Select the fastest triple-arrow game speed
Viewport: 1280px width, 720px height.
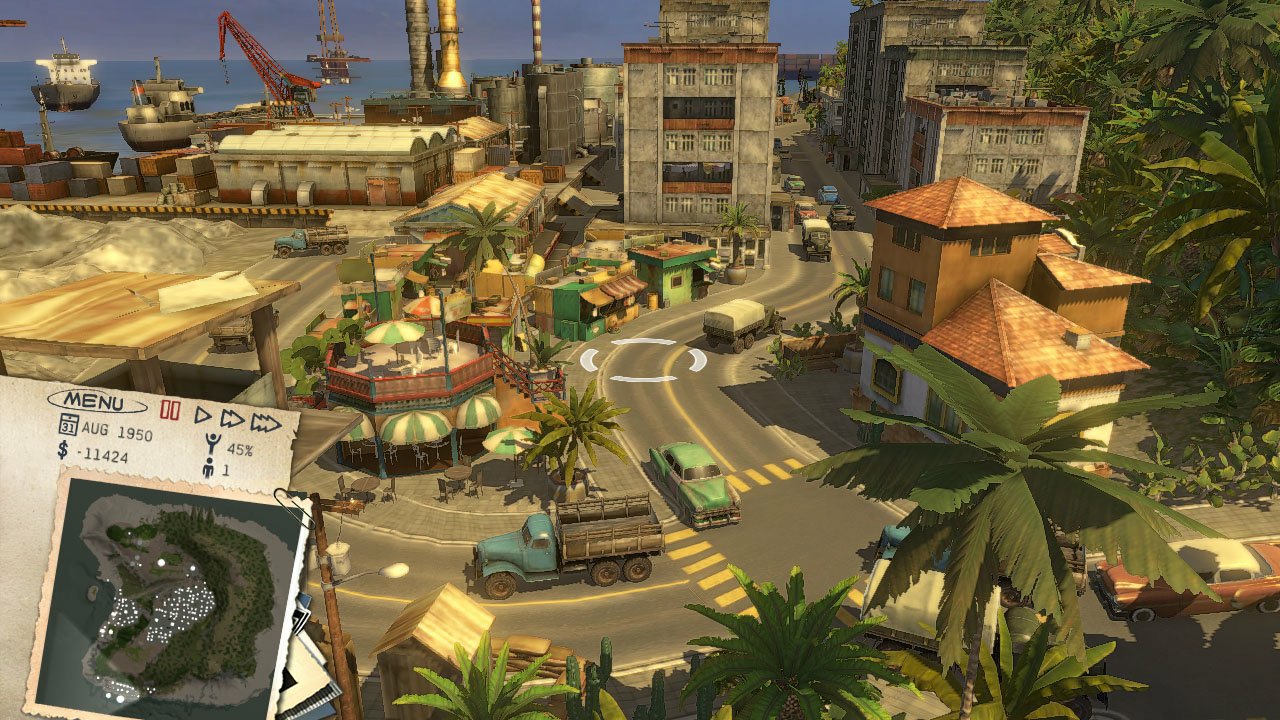(x=263, y=421)
